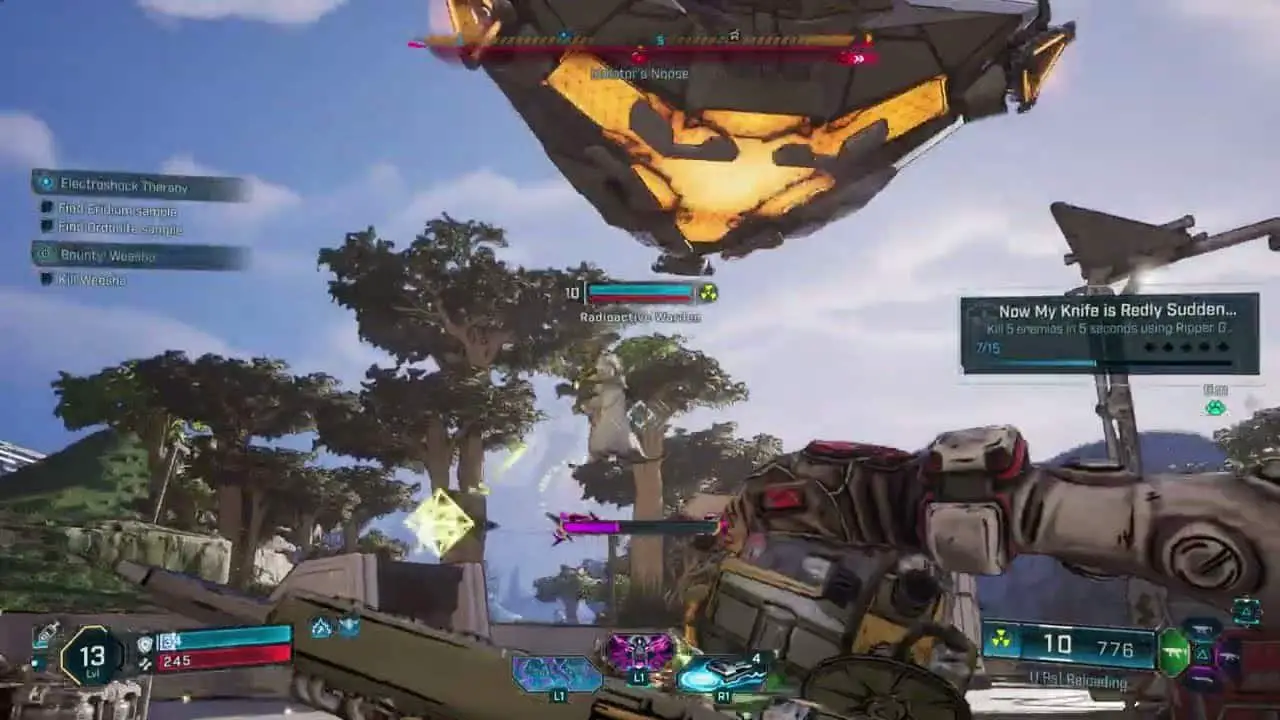Activate the purple winged action skill icon
Image resolution: width=1280 pixels, height=720 pixels.
pos(640,653)
